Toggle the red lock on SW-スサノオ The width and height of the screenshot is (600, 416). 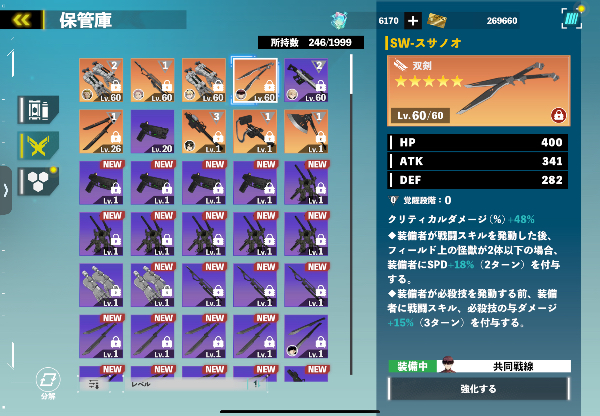click(556, 115)
